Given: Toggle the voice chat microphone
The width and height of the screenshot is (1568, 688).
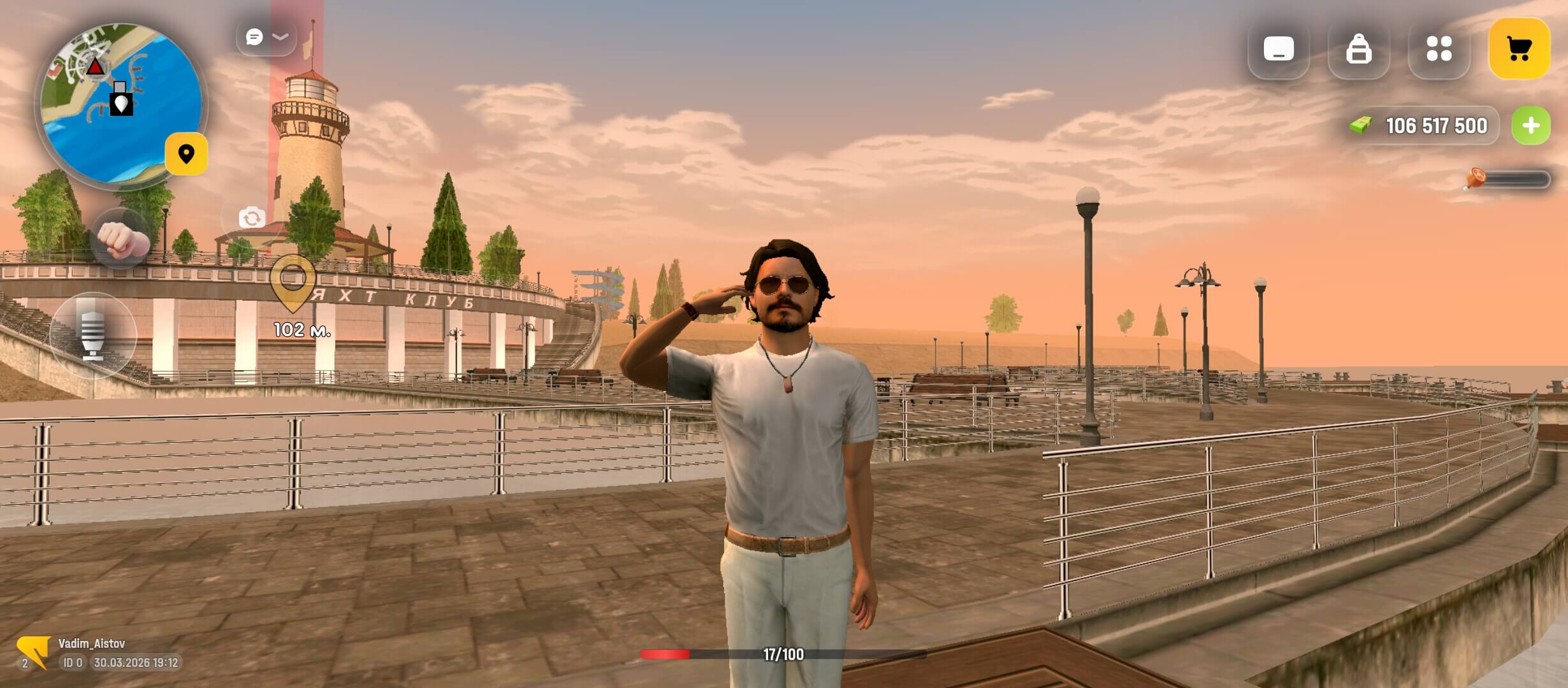Looking at the screenshot, I should 93,336.
